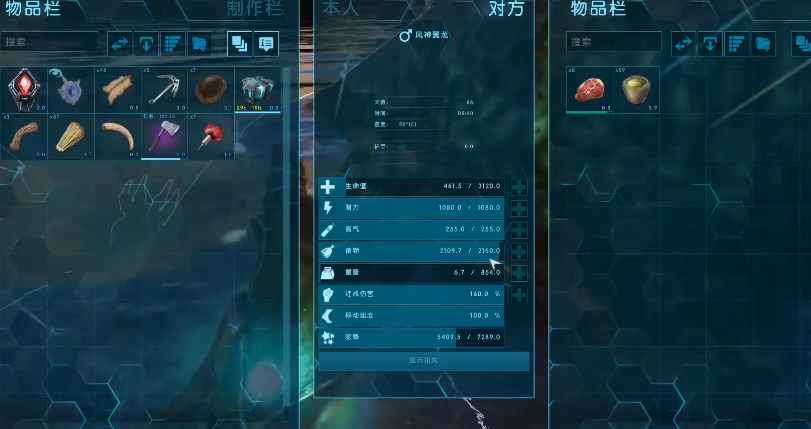The width and height of the screenshot is (811, 429).
Task: Pick the hatchet in the purple slot
Action: point(165,136)
